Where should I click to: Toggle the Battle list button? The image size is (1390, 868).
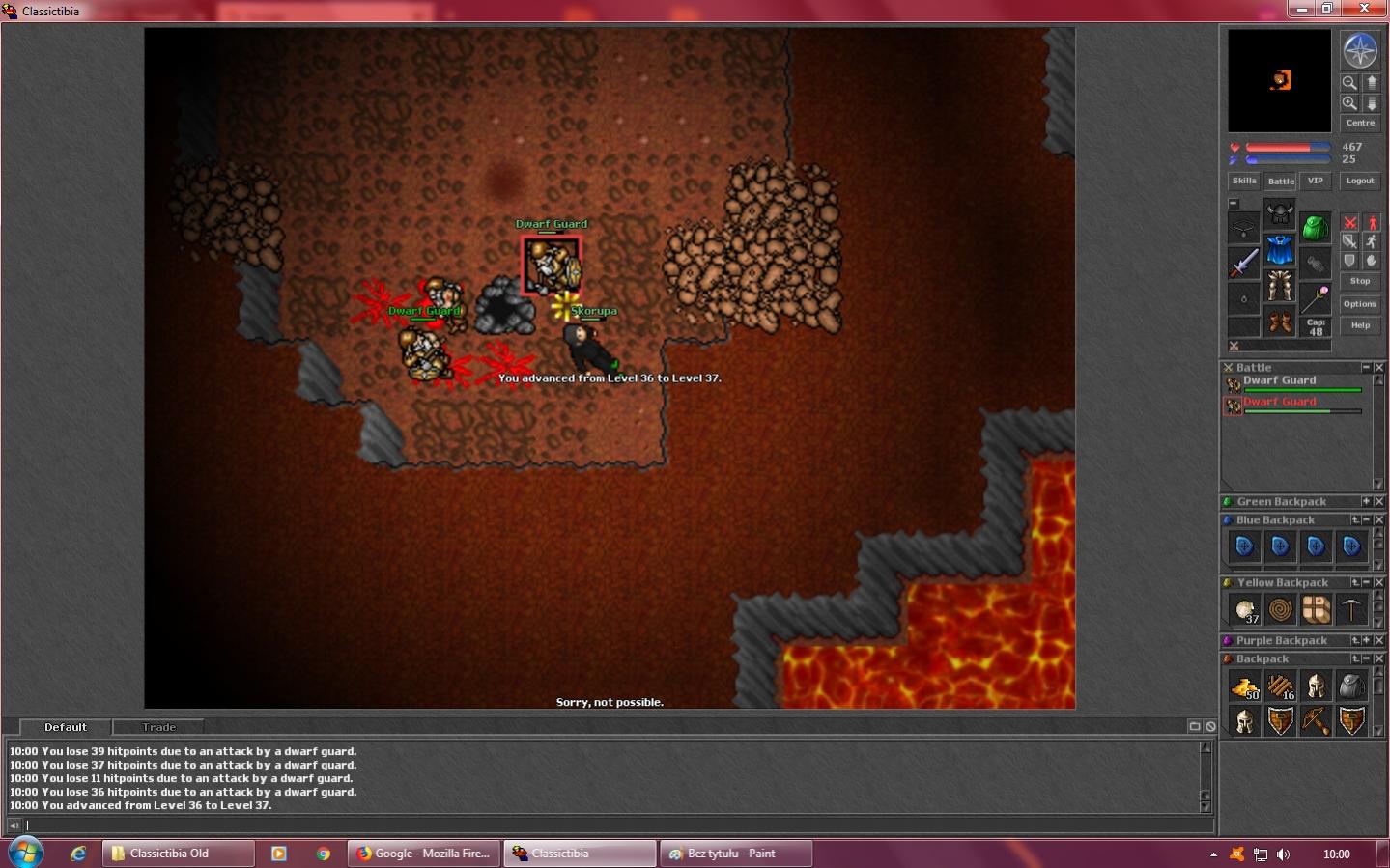(1281, 181)
